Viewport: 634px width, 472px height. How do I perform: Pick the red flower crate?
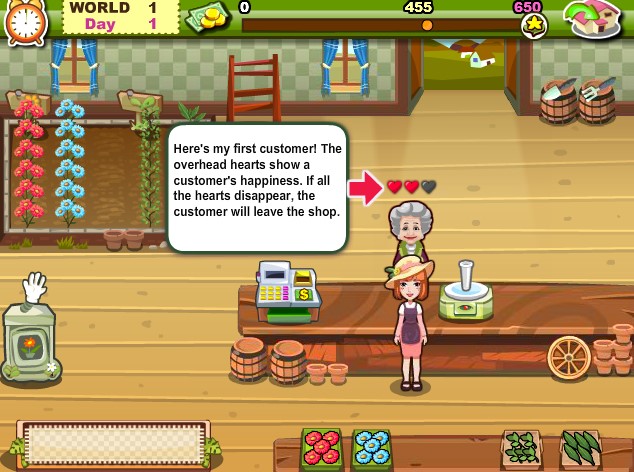(x=323, y=450)
